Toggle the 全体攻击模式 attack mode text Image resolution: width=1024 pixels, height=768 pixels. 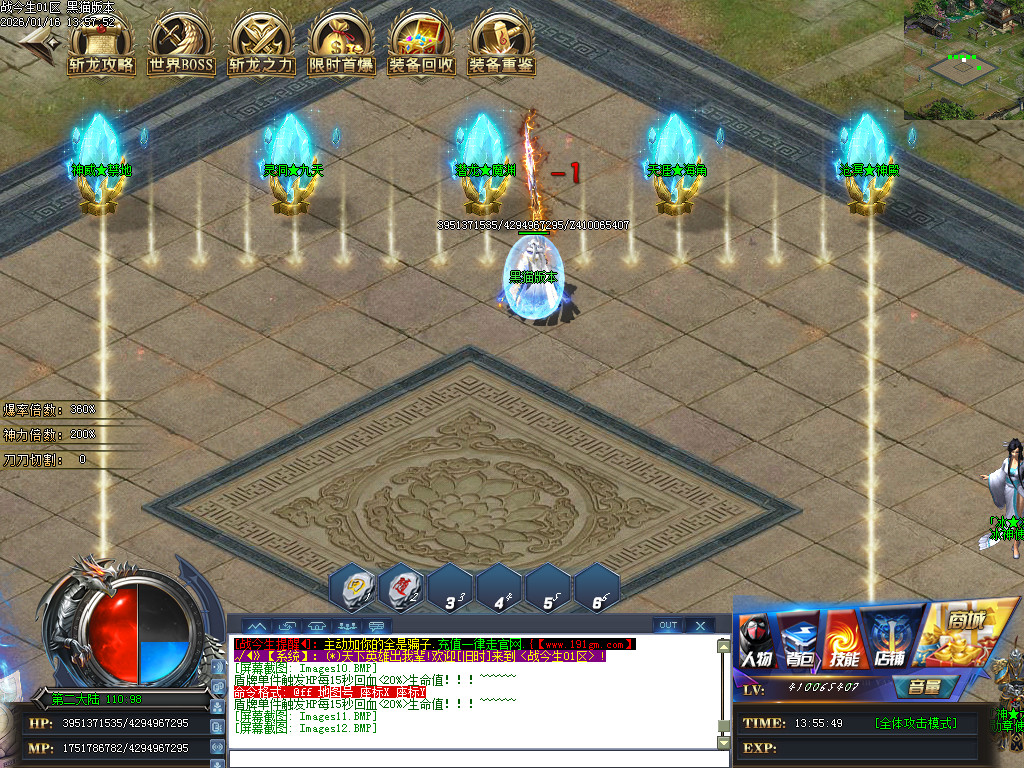click(x=914, y=723)
